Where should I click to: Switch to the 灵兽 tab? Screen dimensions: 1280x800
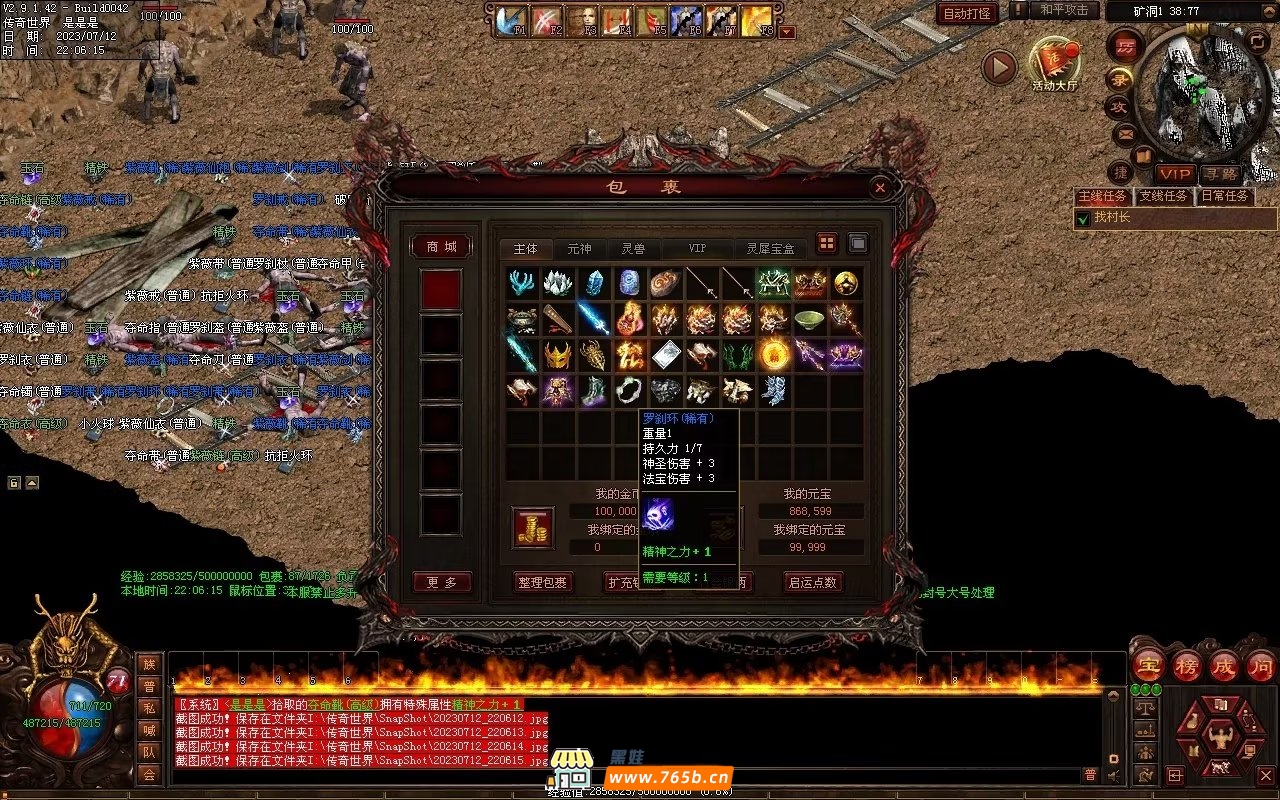point(632,248)
